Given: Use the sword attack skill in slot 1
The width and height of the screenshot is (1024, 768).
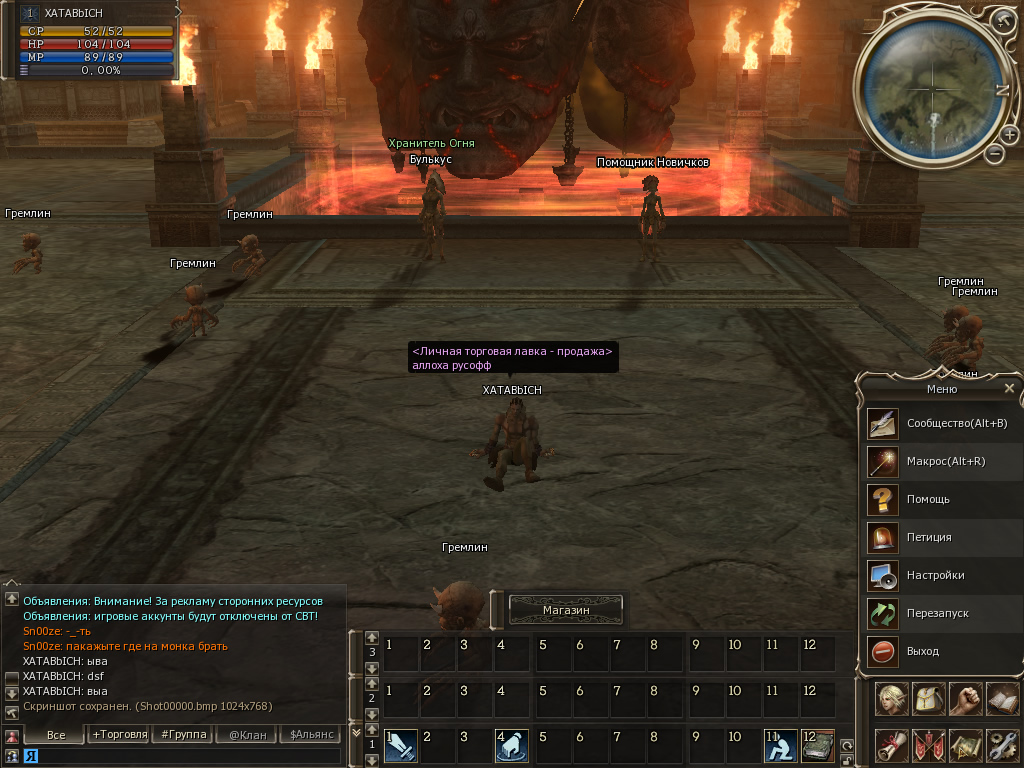Looking at the screenshot, I should pos(400,745).
